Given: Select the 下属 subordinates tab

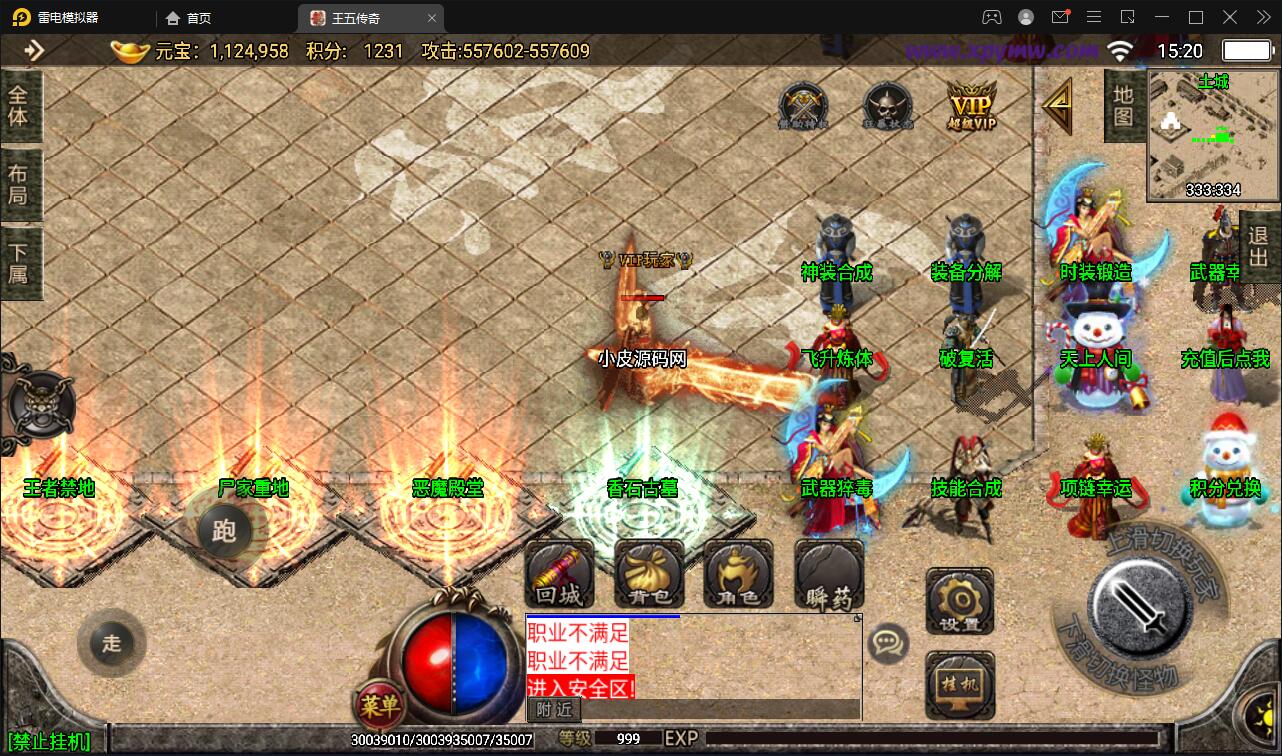Looking at the screenshot, I should (19, 263).
